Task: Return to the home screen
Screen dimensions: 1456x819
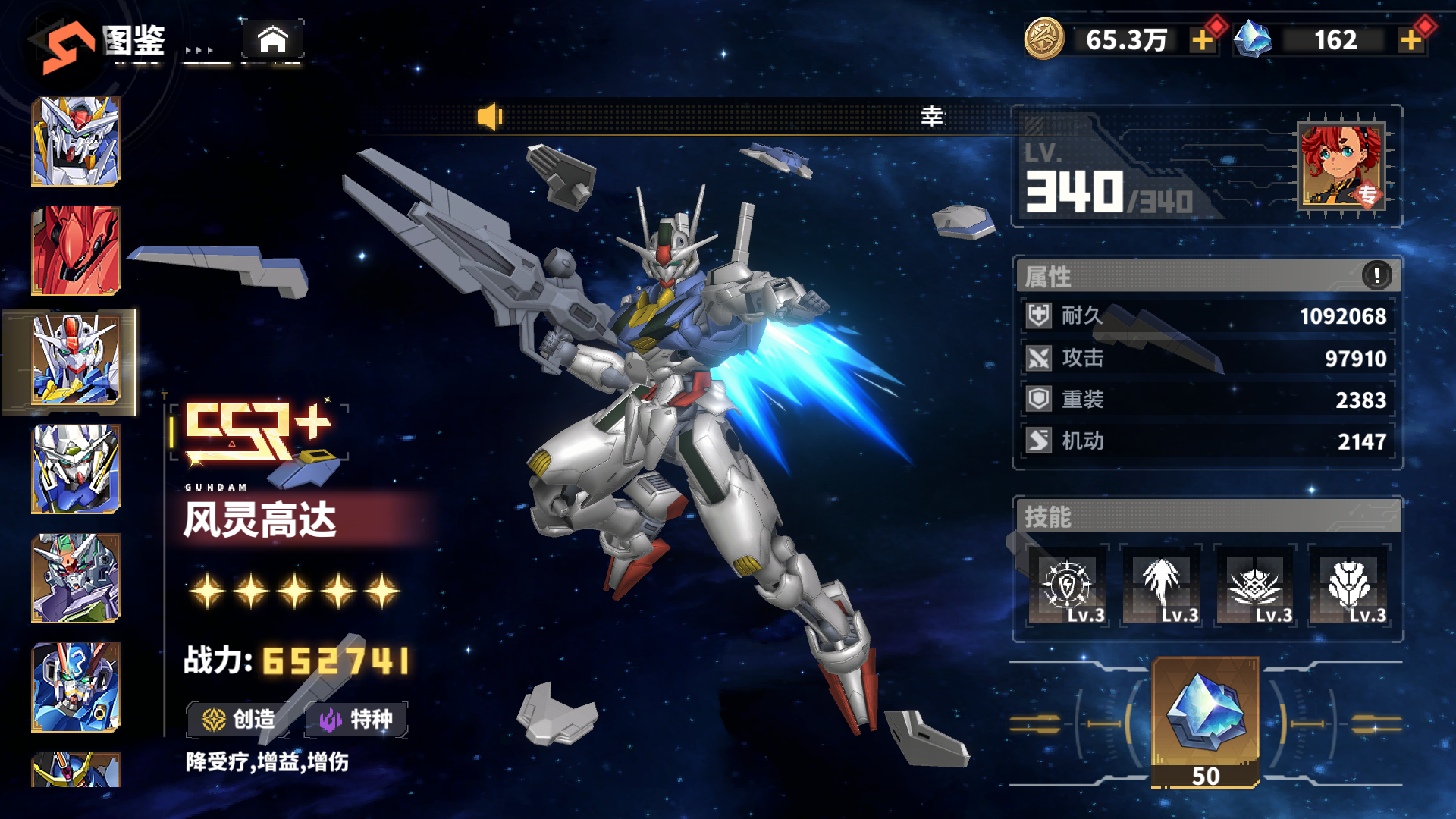Action: (x=273, y=39)
